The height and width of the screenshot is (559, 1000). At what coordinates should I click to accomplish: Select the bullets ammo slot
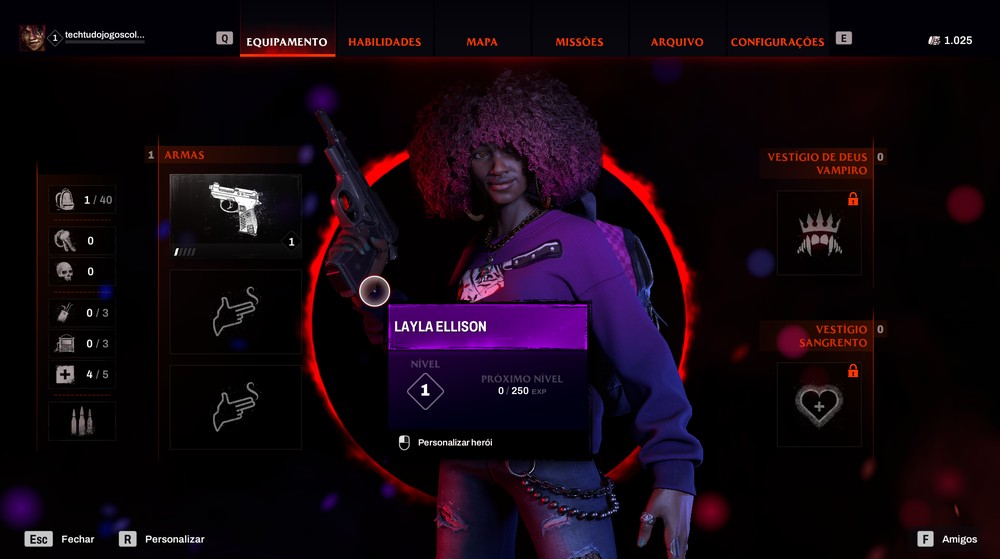82,421
